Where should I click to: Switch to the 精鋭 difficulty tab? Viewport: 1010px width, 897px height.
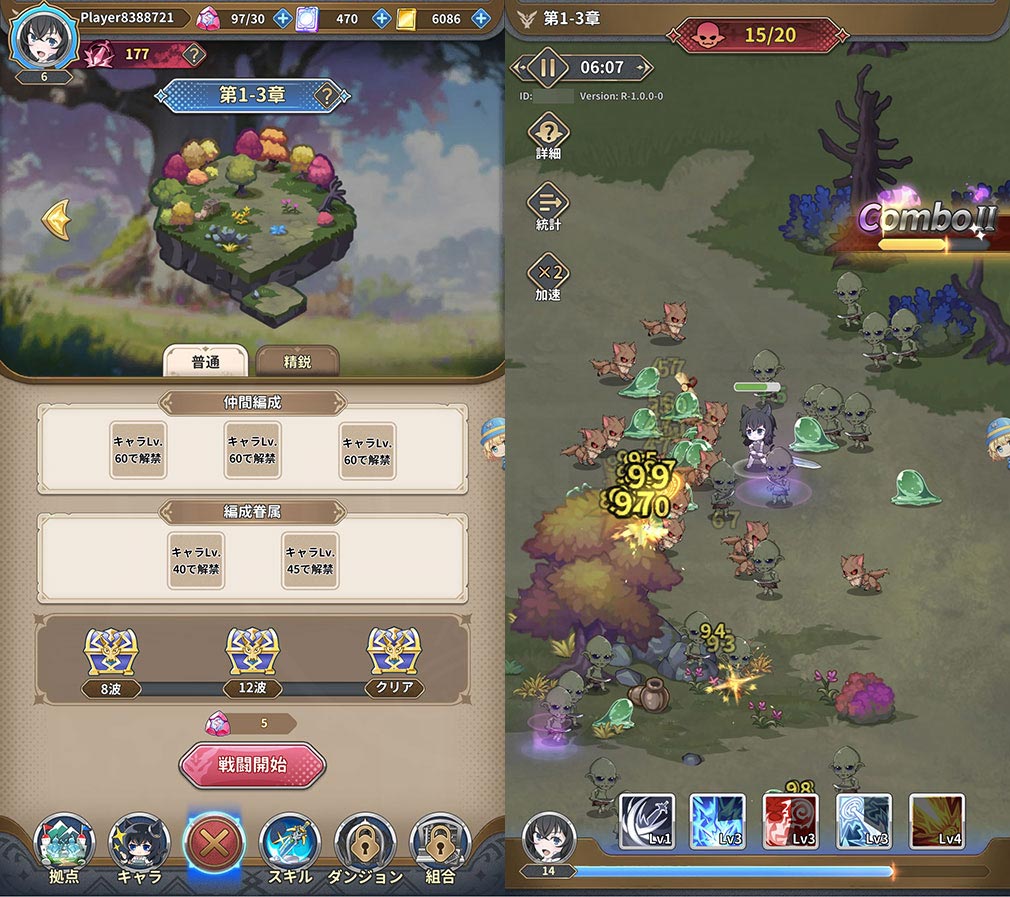click(x=297, y=361)
